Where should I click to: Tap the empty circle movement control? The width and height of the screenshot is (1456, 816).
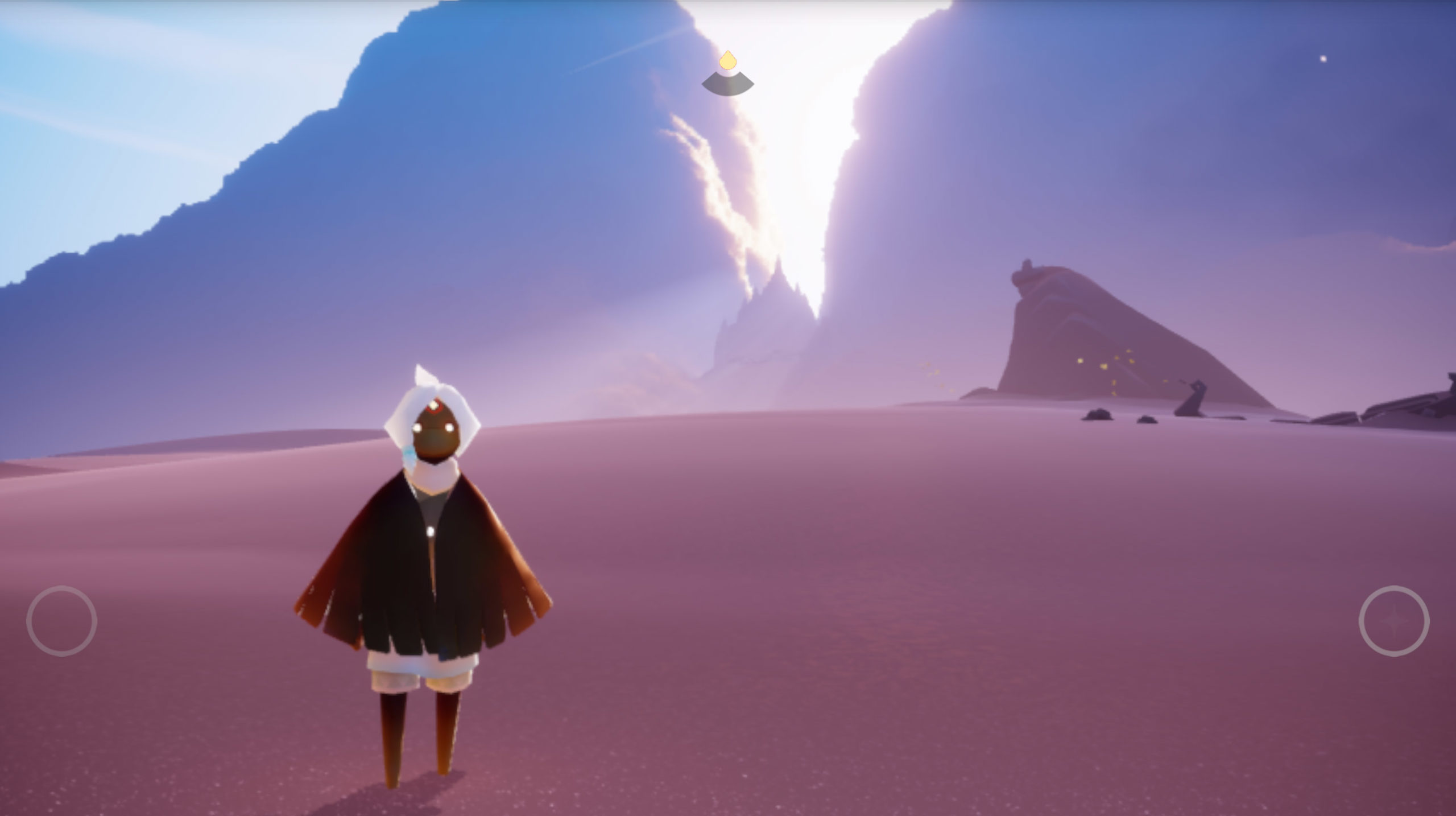tap(61, 621)
